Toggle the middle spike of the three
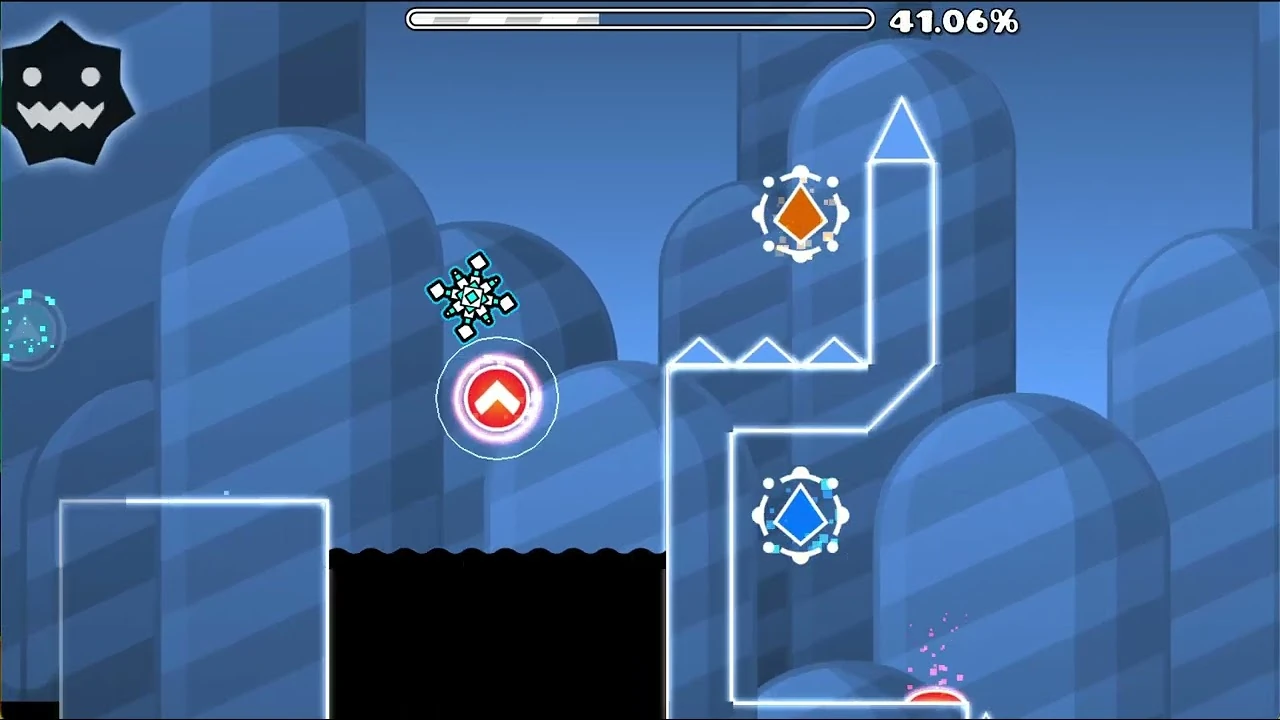 (765, 350)
